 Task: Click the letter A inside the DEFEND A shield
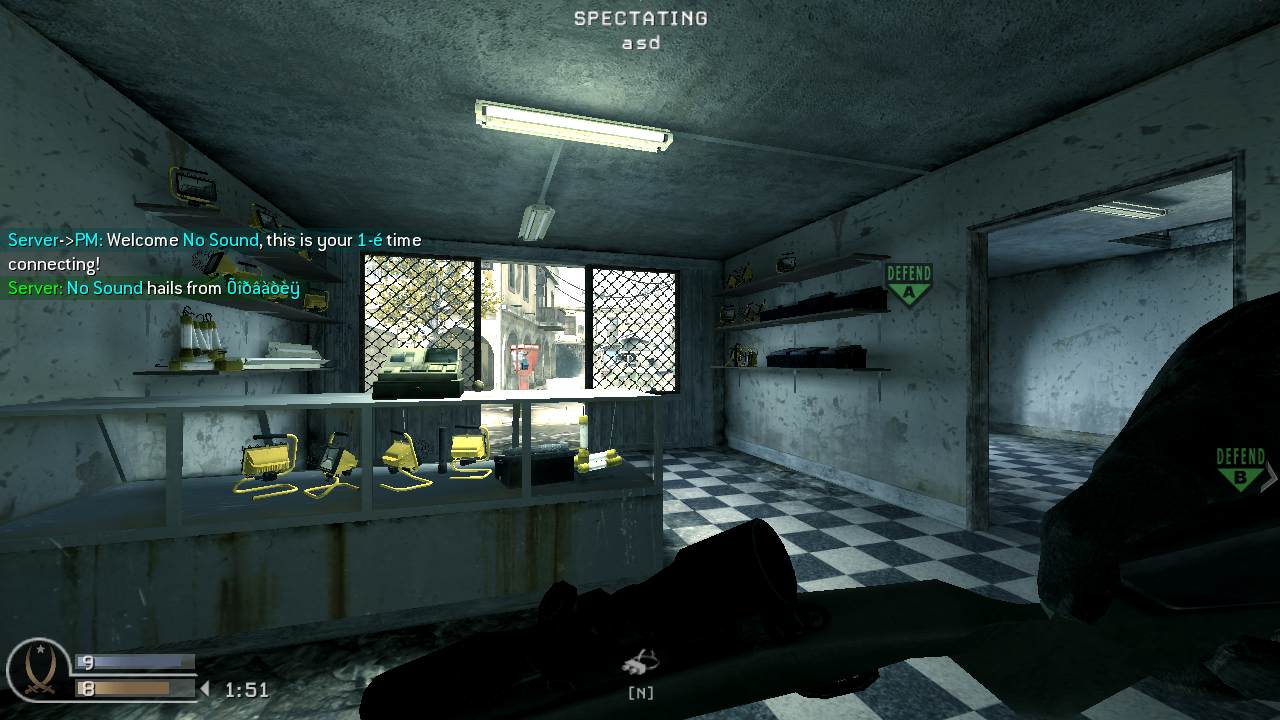click(x=909, y=291)
